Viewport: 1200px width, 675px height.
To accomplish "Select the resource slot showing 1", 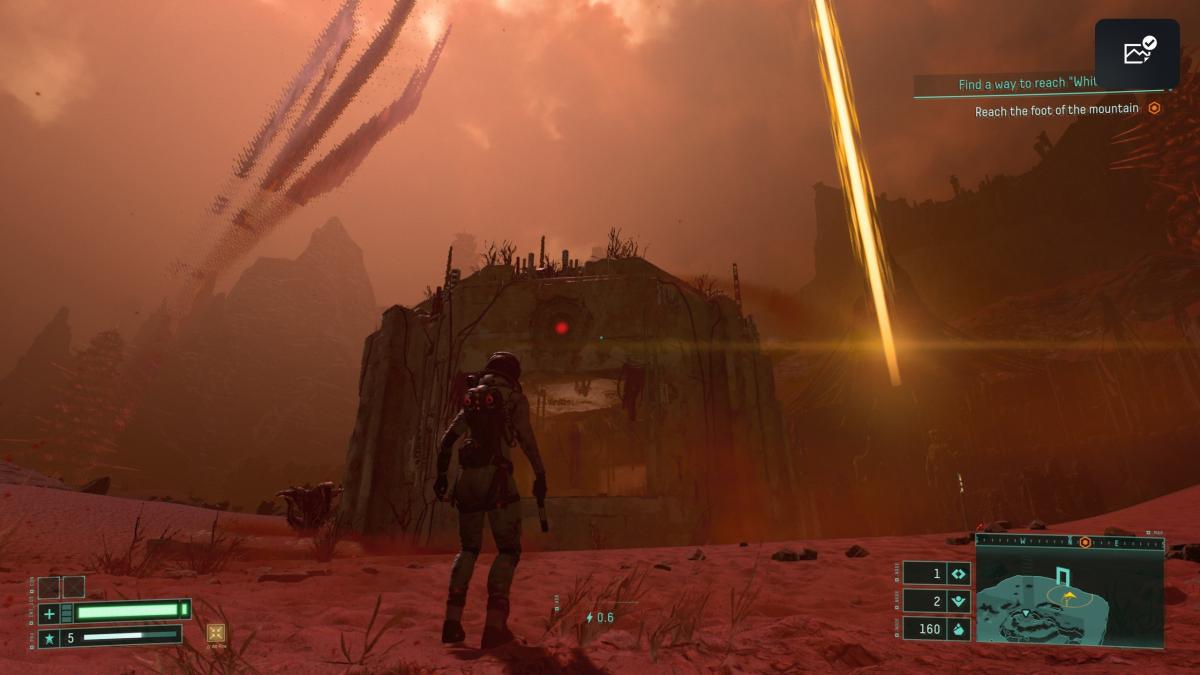I will [937, 574].
